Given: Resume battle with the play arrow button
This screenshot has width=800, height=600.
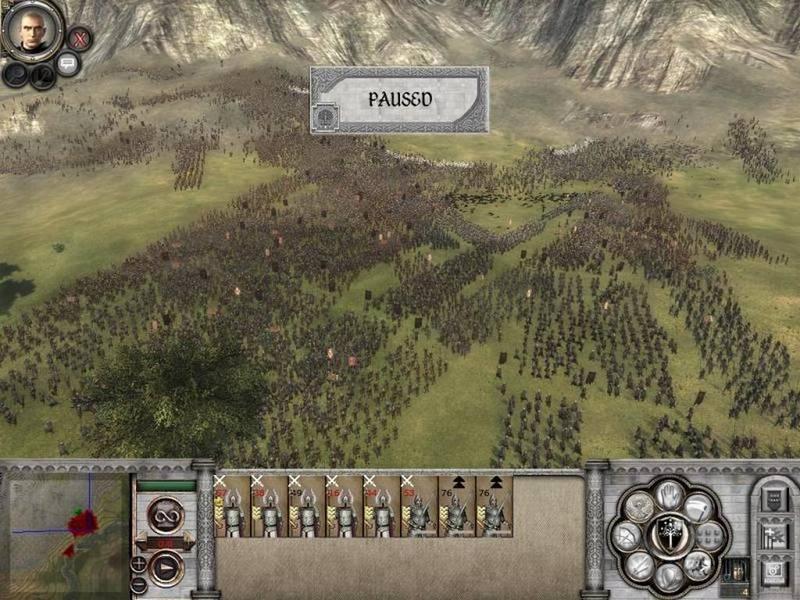Looking at the screenshot, I should tap(165, 571).
